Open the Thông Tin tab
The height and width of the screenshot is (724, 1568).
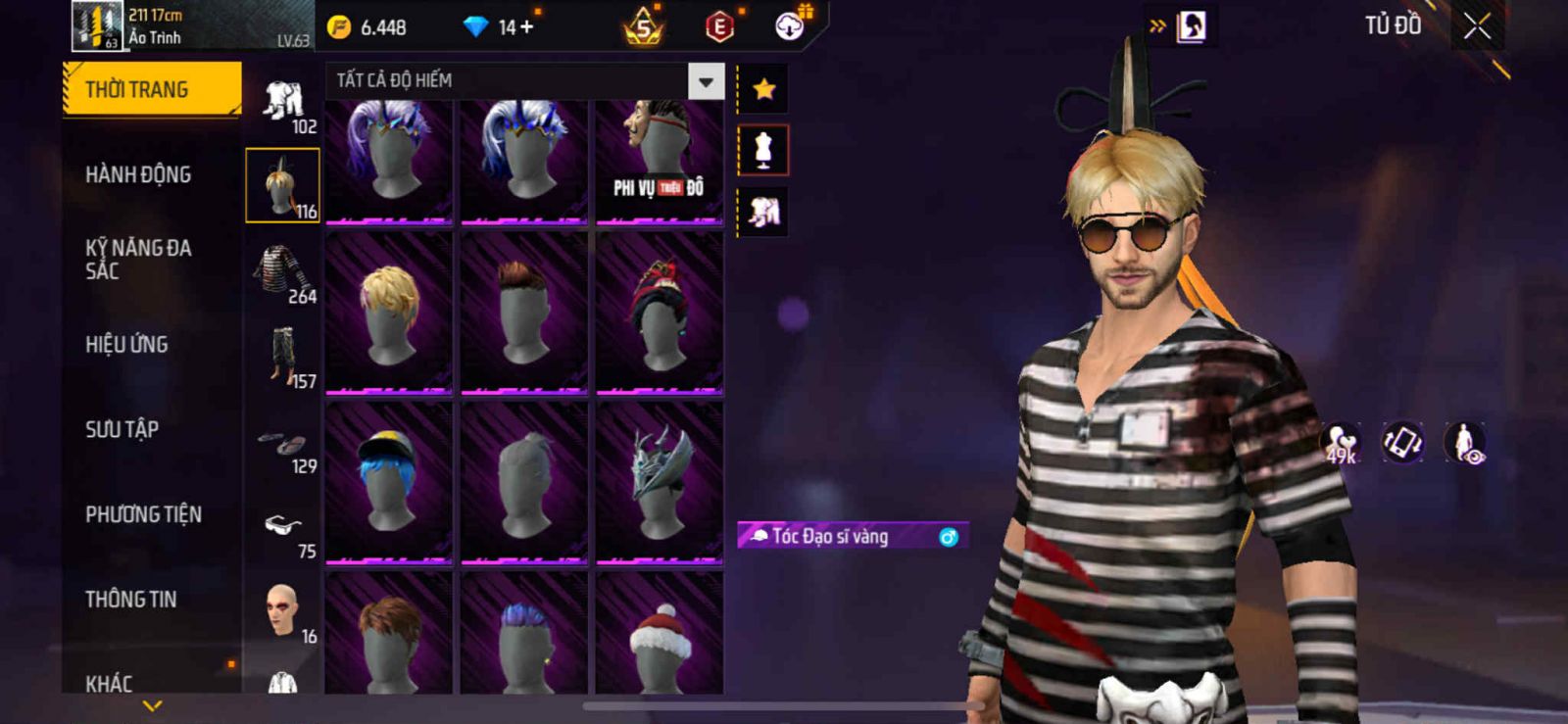coord(130,600)
